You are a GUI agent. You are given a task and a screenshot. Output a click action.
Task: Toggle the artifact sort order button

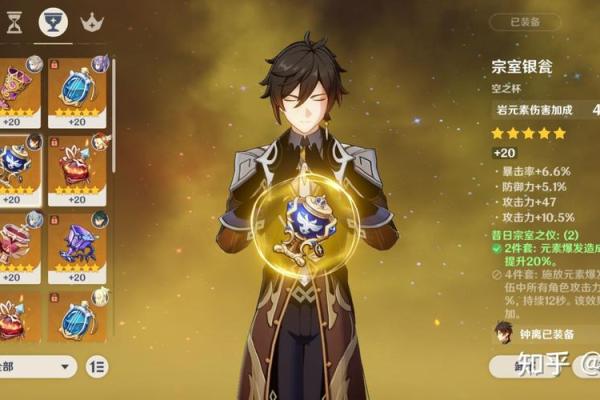tap(98, 367)
